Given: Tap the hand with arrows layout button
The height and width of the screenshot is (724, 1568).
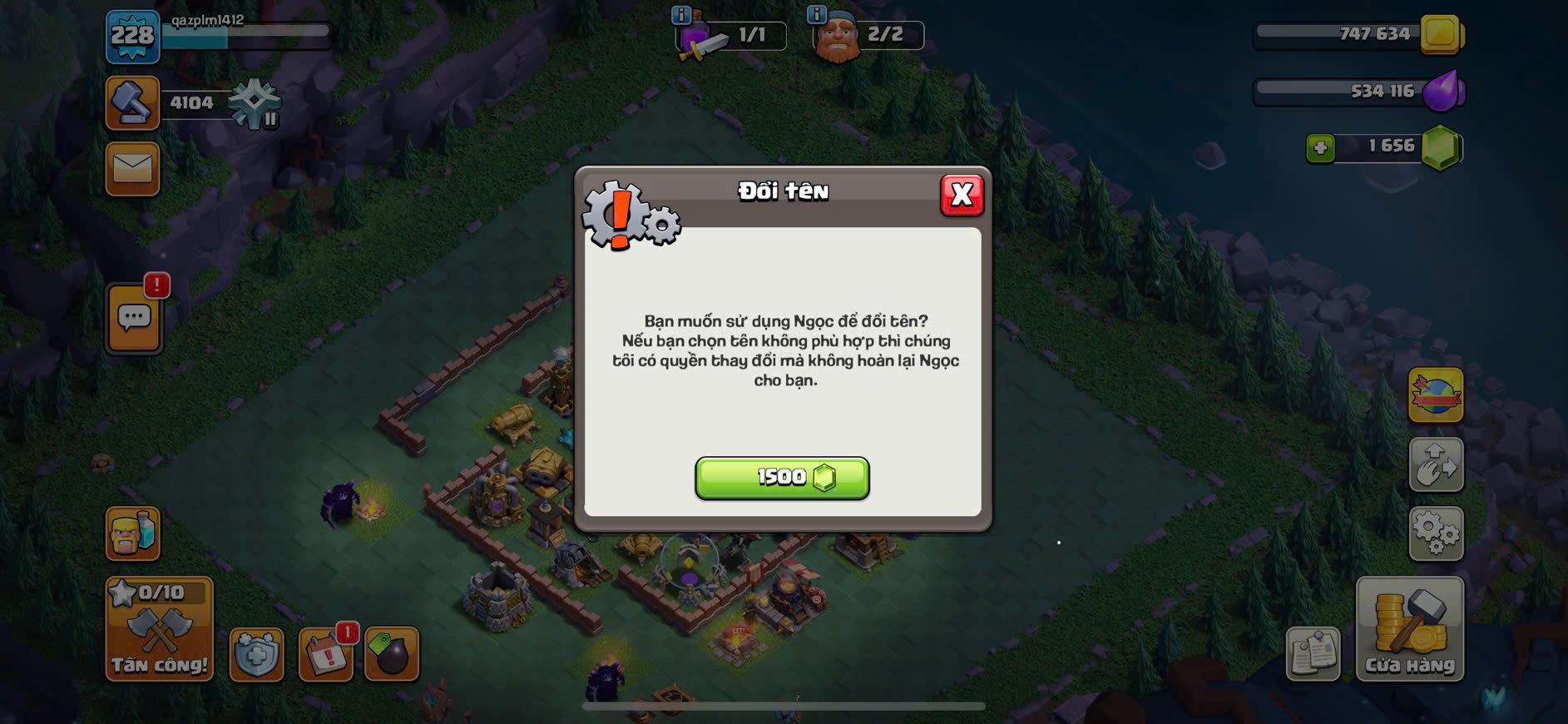Looking at the screenshot, I should pos(1436,464).
